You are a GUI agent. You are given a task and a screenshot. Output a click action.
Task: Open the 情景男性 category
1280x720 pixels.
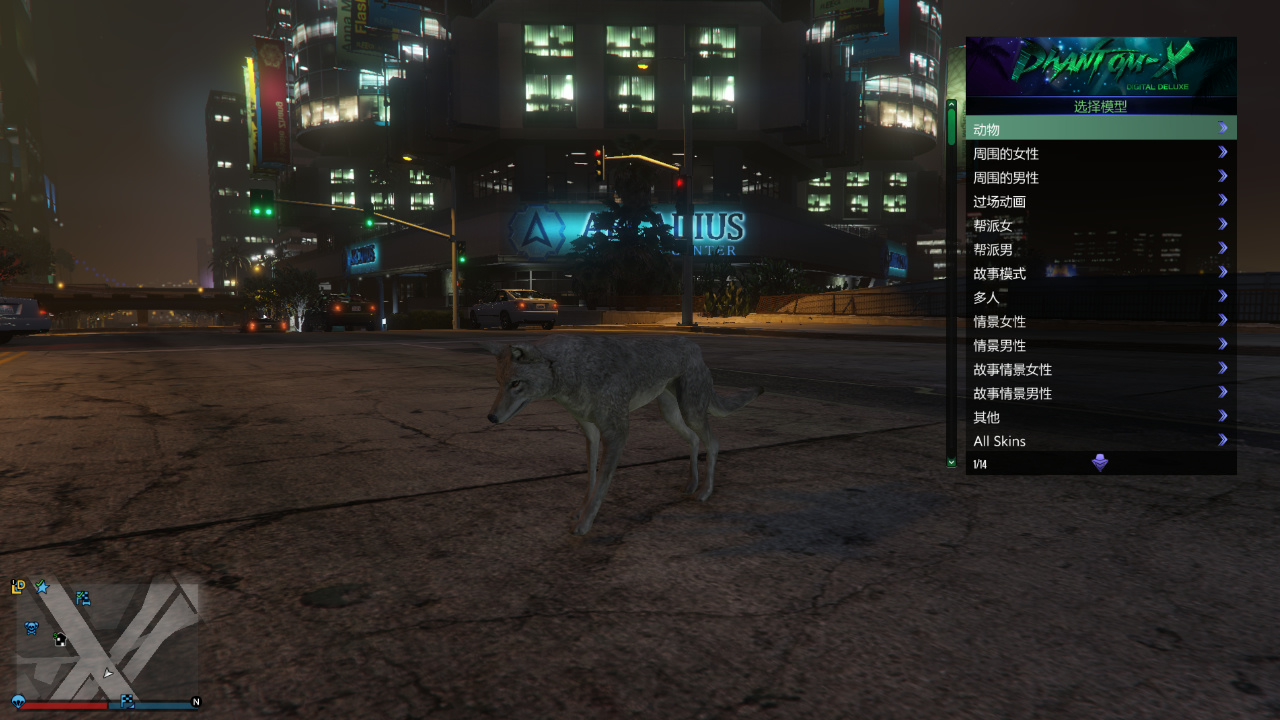point(1100,345)
